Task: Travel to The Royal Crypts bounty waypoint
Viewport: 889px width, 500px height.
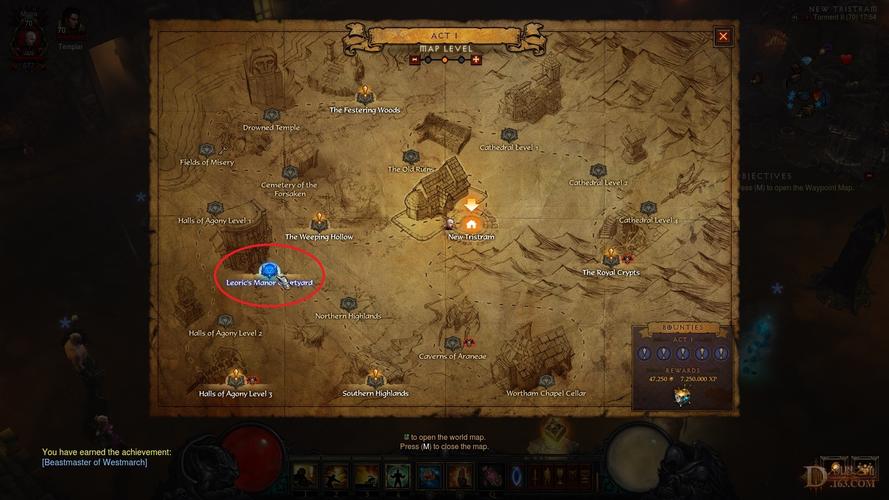Action: click(x=610, y=259)
